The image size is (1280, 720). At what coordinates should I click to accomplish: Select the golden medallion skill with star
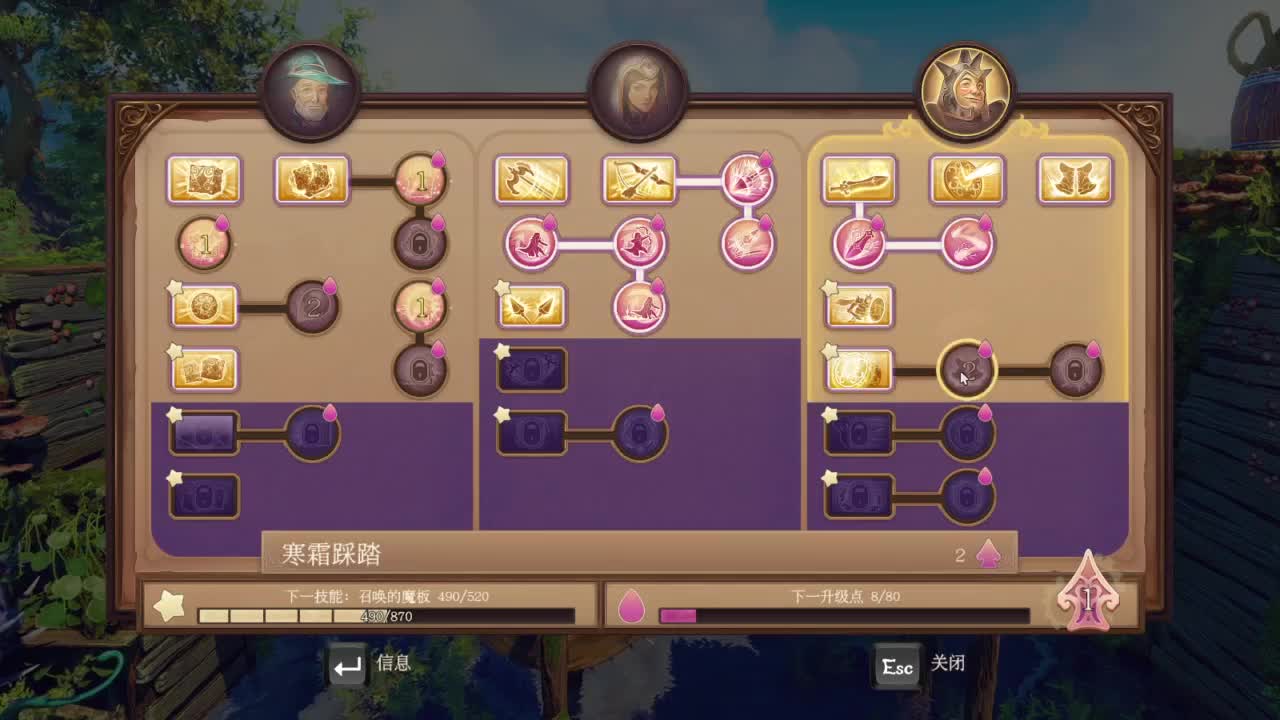205,308
